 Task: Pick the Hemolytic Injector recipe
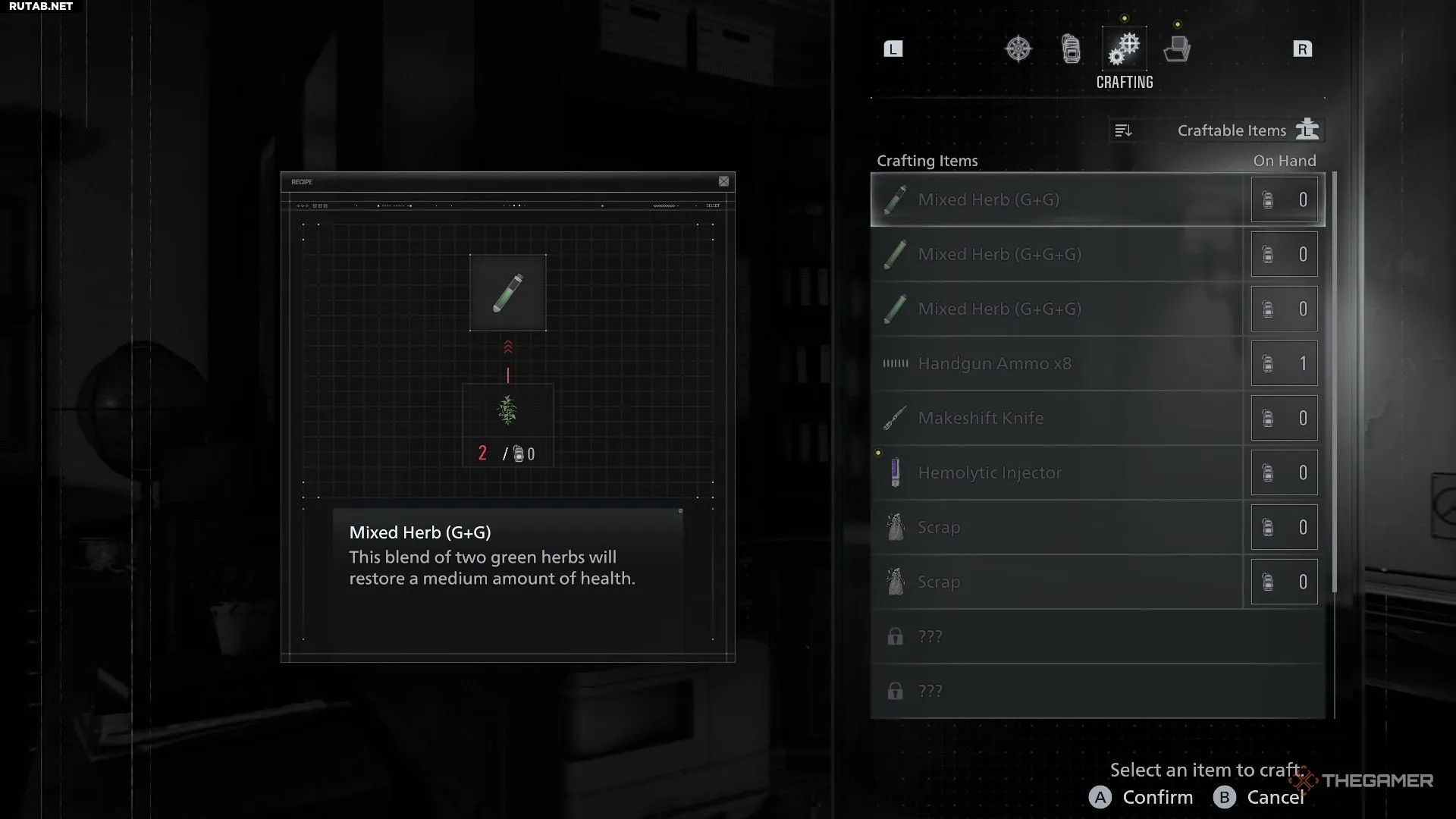click(x=1057, y=472)
